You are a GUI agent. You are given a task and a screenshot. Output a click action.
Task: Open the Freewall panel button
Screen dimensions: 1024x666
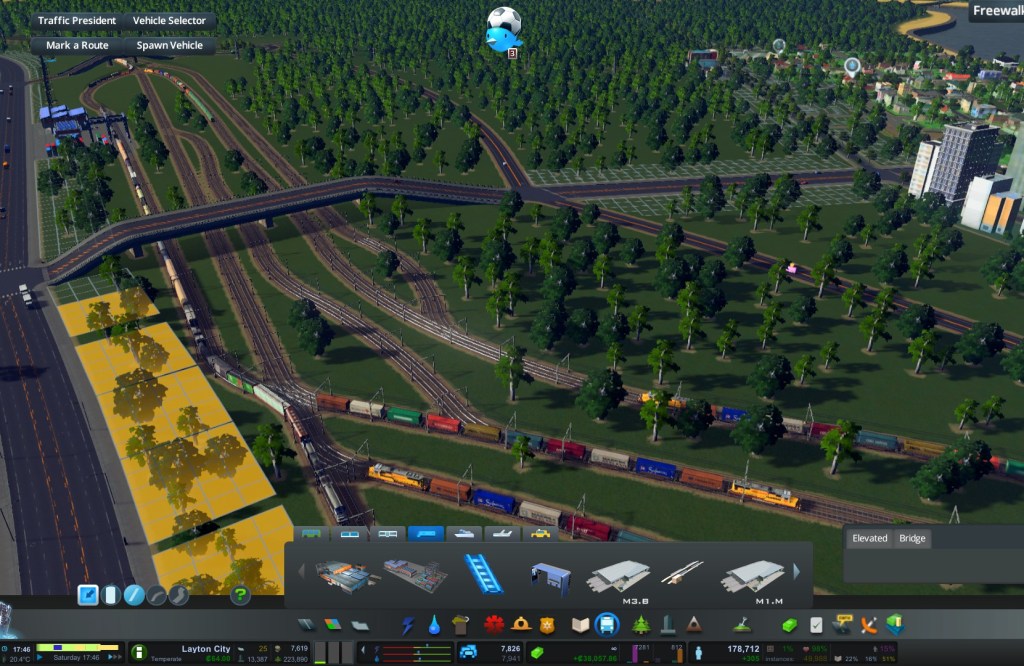996,12
